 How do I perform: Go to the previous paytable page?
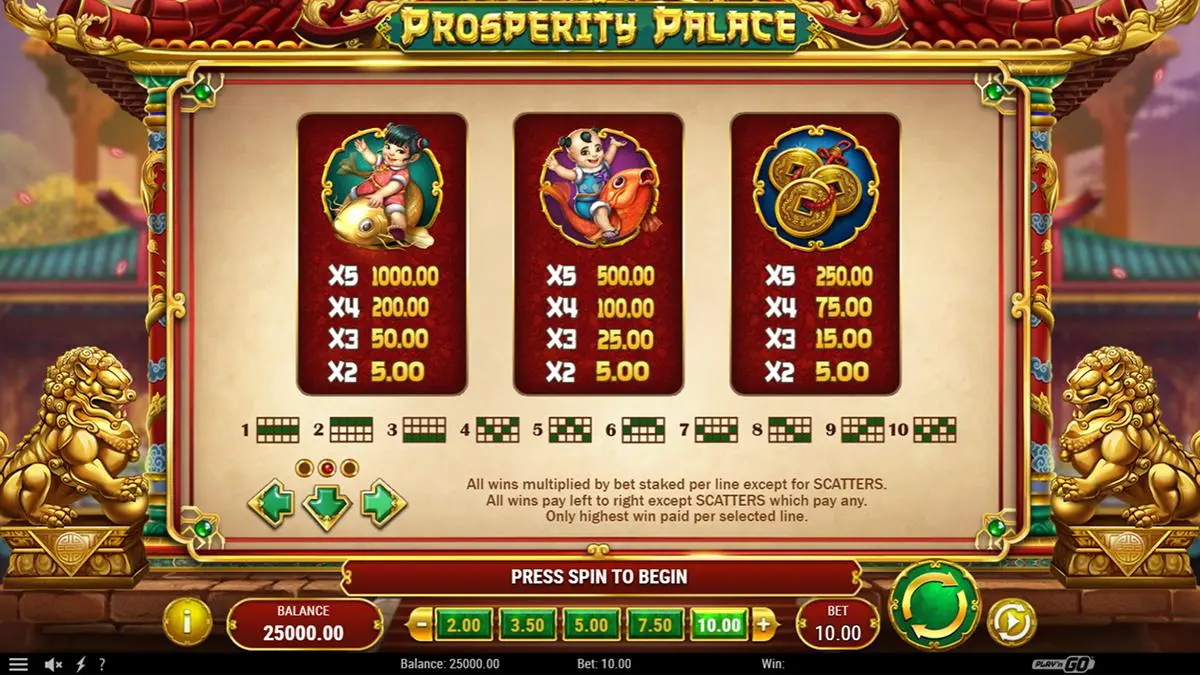(271, 504)
